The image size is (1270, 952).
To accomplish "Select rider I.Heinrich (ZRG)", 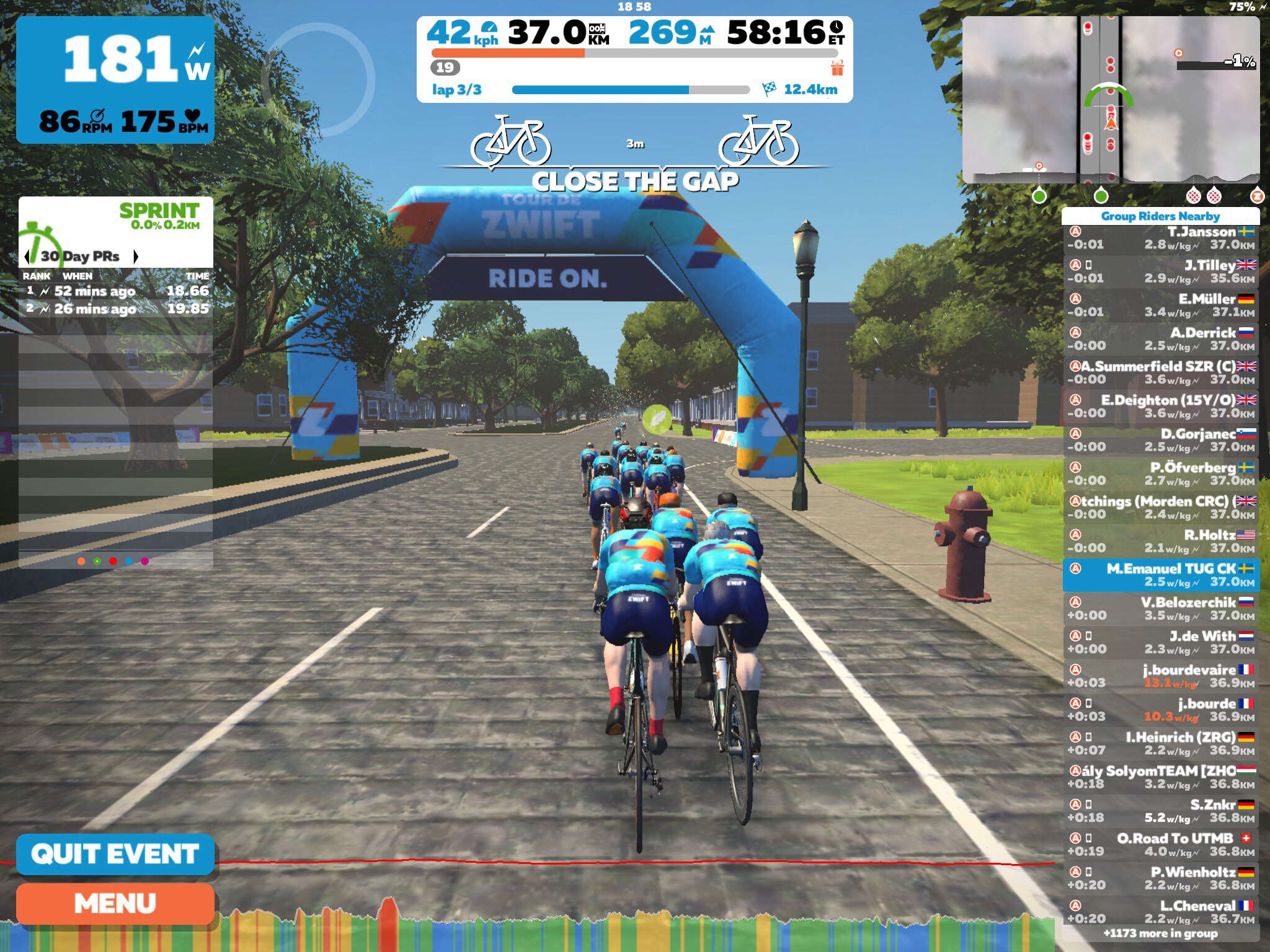I will point(1160,744).
